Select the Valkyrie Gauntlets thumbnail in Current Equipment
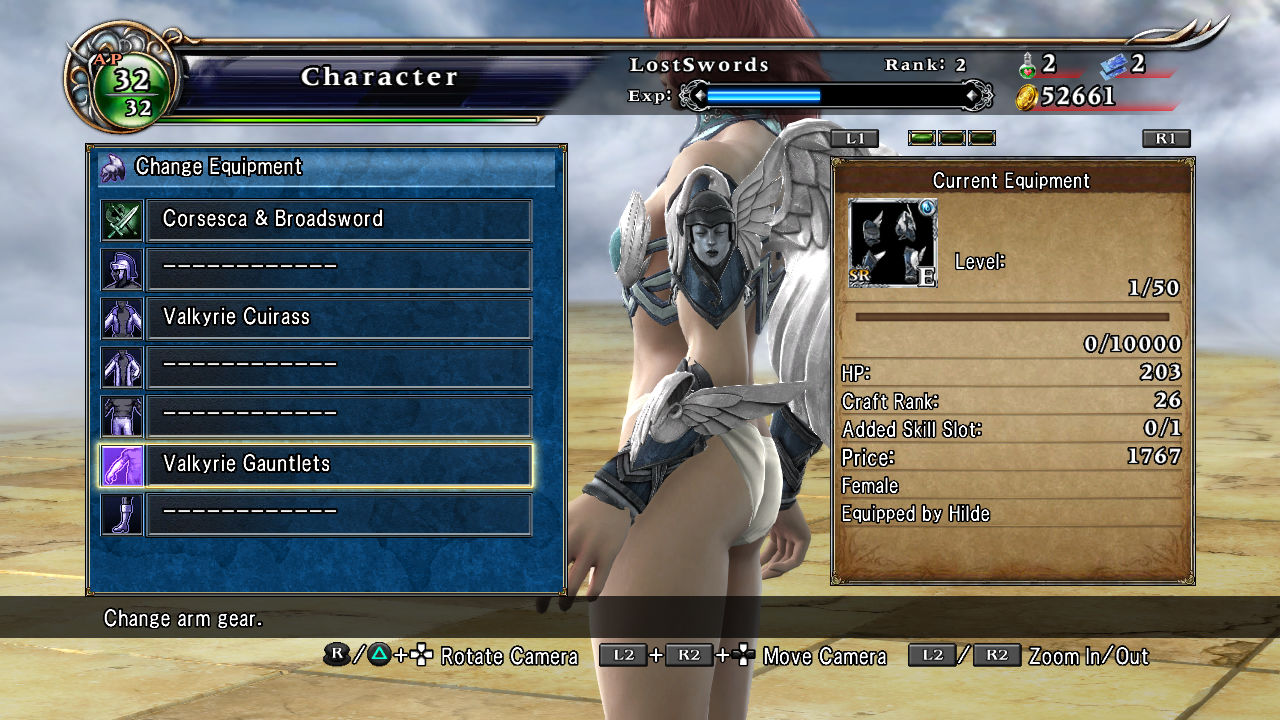Screen dimensions: 1280x720 (x=892, y=243)
